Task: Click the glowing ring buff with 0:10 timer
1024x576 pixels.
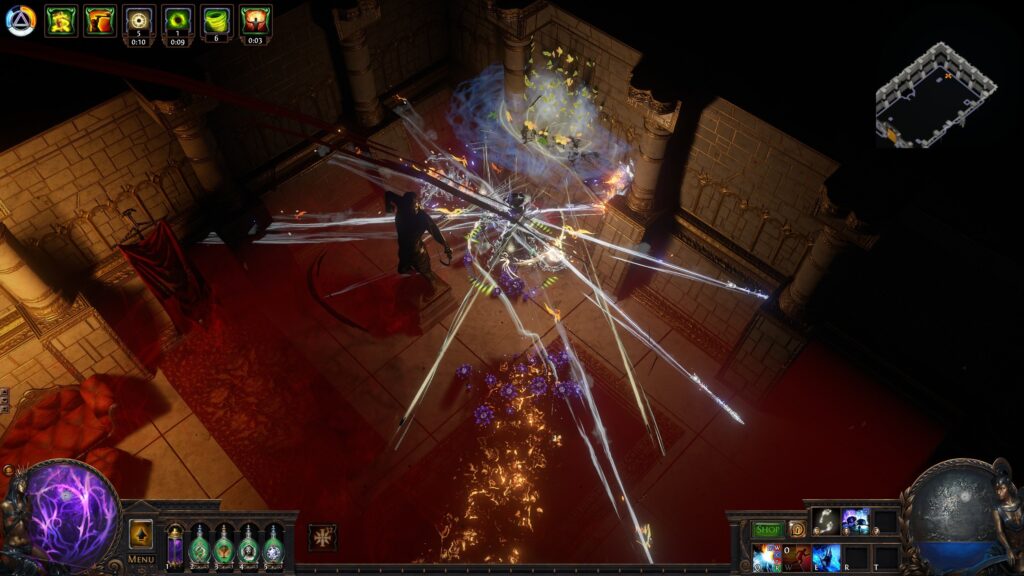Action: tap(139, 19)
